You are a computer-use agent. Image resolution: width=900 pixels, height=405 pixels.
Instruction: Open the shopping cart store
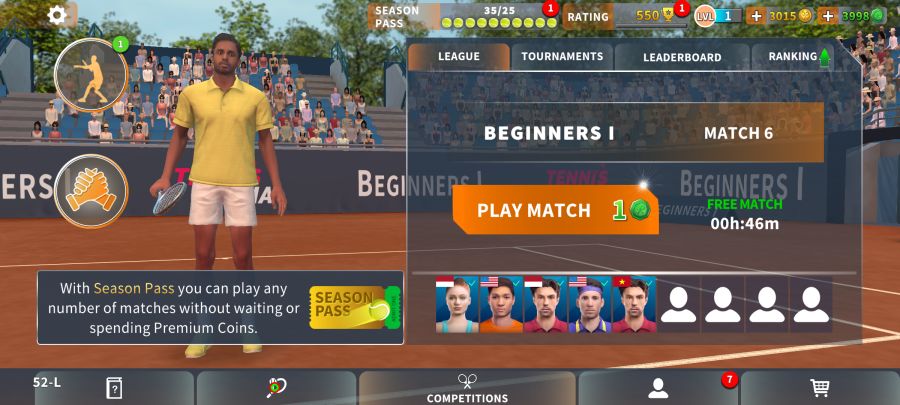click(819, 388)
